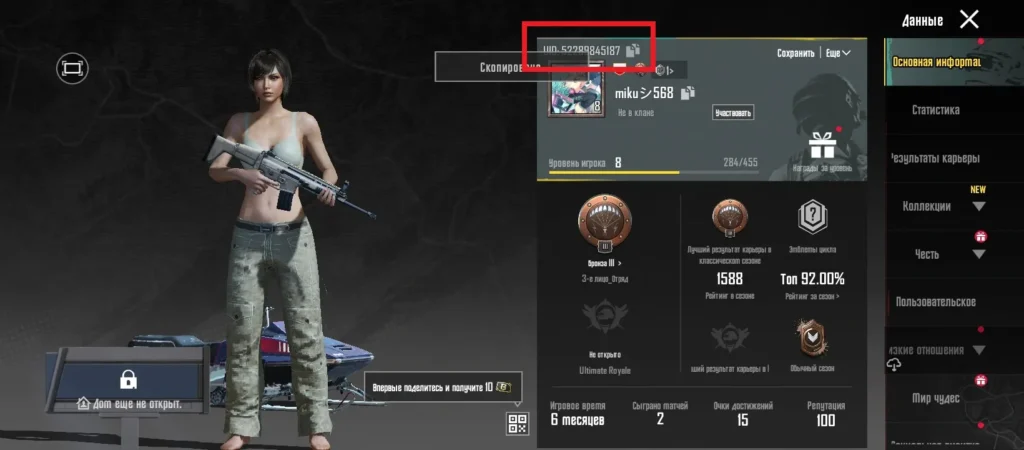Image resolution: width=1024 pixels, height=450 pixels.
Task: Switch to the Статистика tab
Action: 935,110
